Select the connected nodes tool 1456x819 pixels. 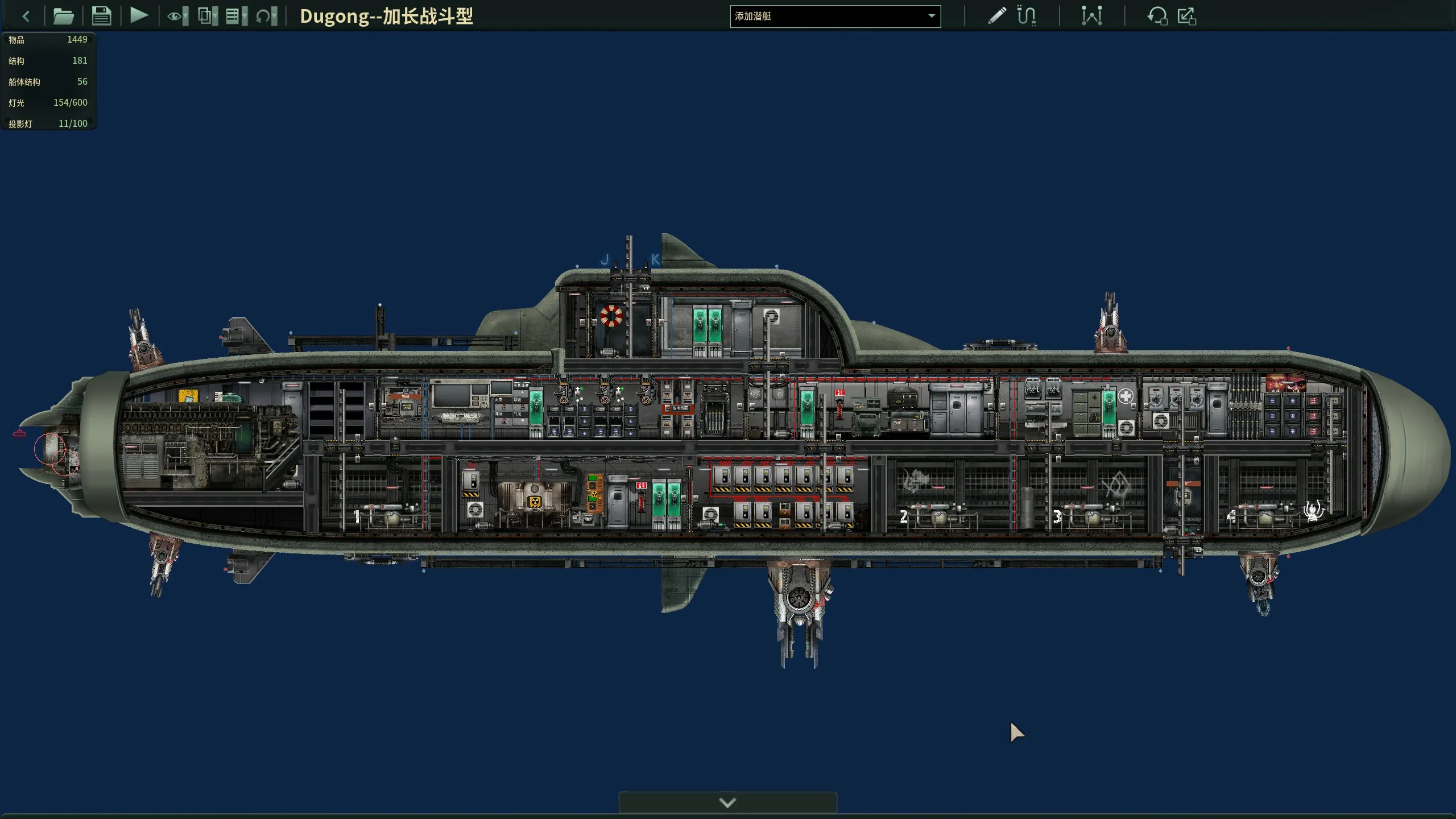point(1091,16)
